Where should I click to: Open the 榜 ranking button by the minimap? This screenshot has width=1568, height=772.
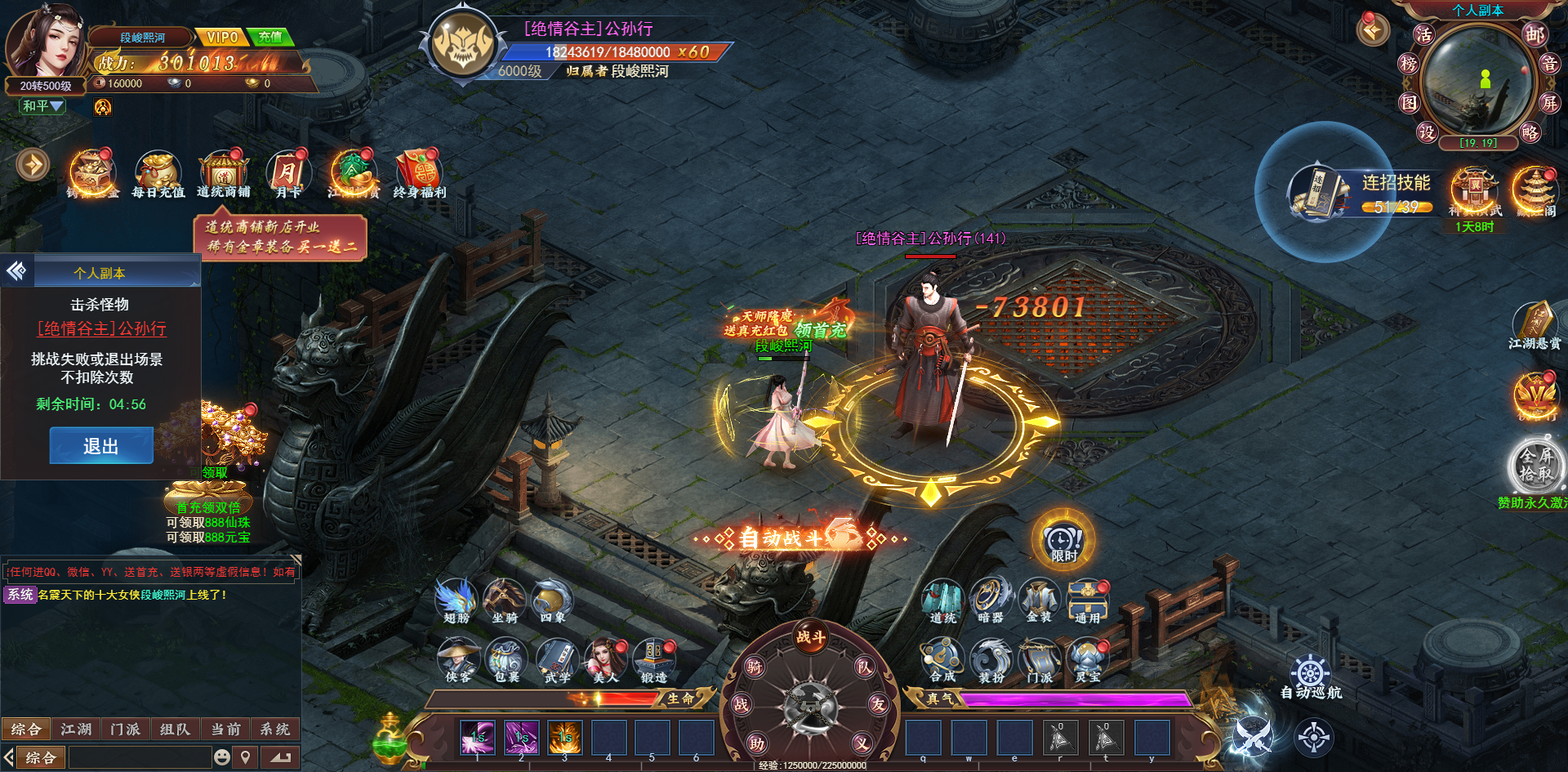pos(1409,64)
